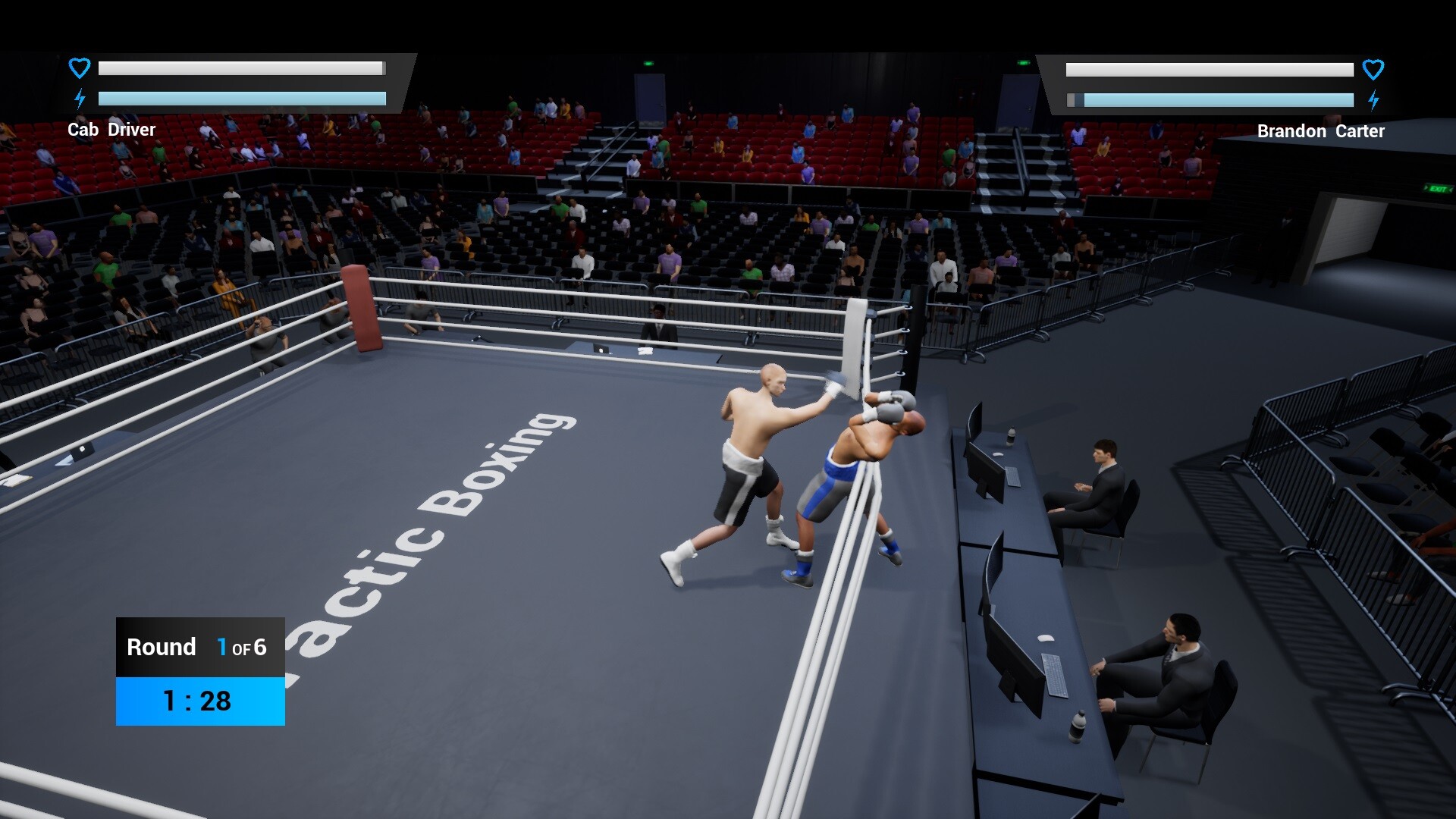Click Brandon Carter's stamina bar

click(x=1210, y=99)
